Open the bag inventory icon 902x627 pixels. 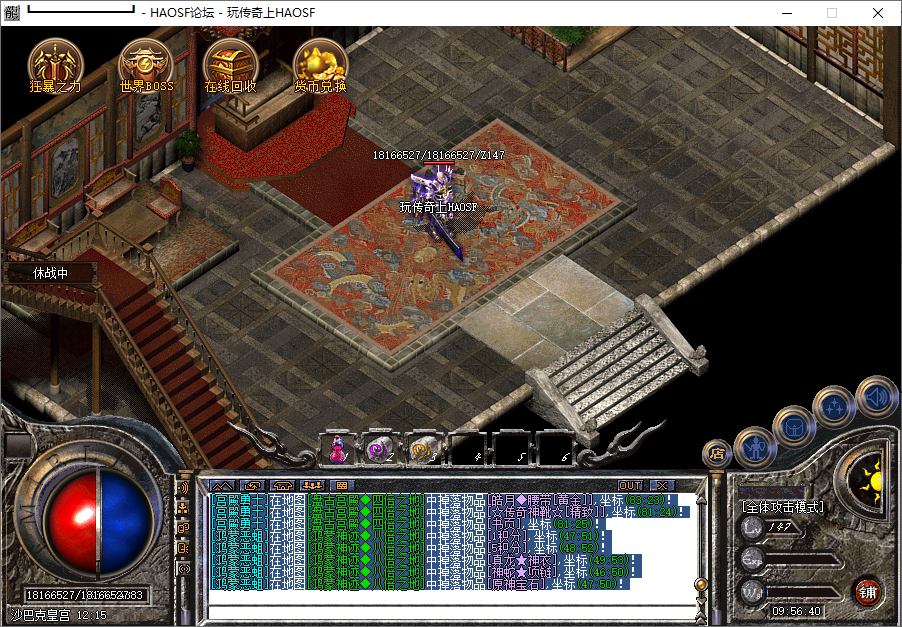point(793,423)
